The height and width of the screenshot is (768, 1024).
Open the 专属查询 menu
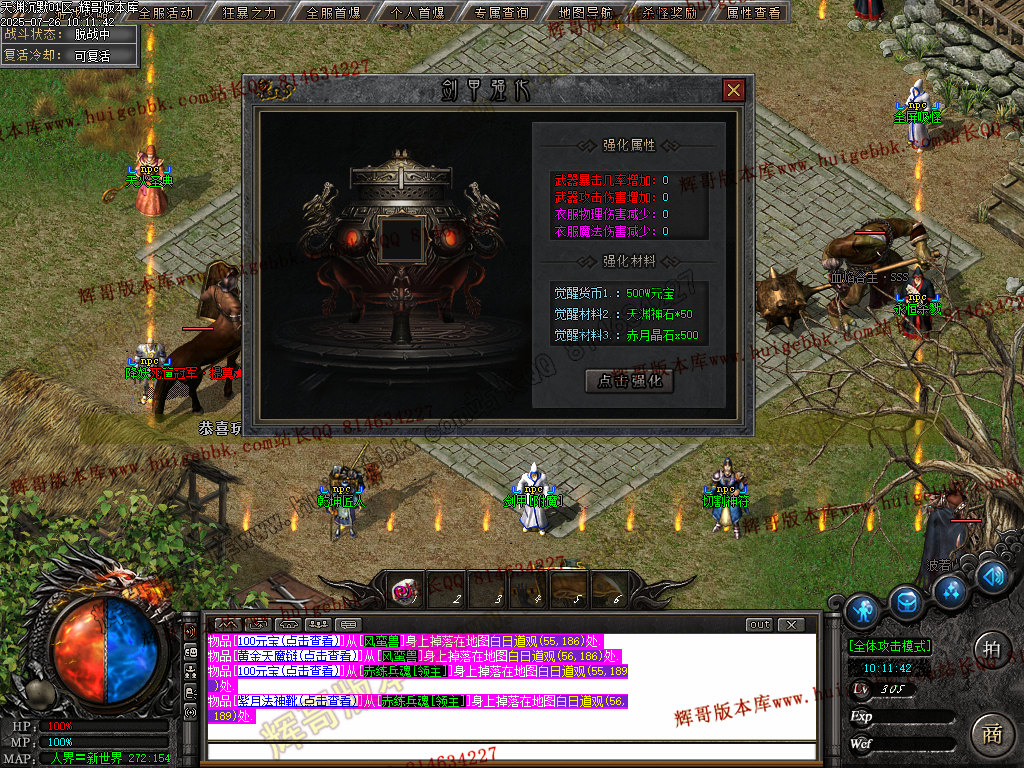[x=501, y=13]
